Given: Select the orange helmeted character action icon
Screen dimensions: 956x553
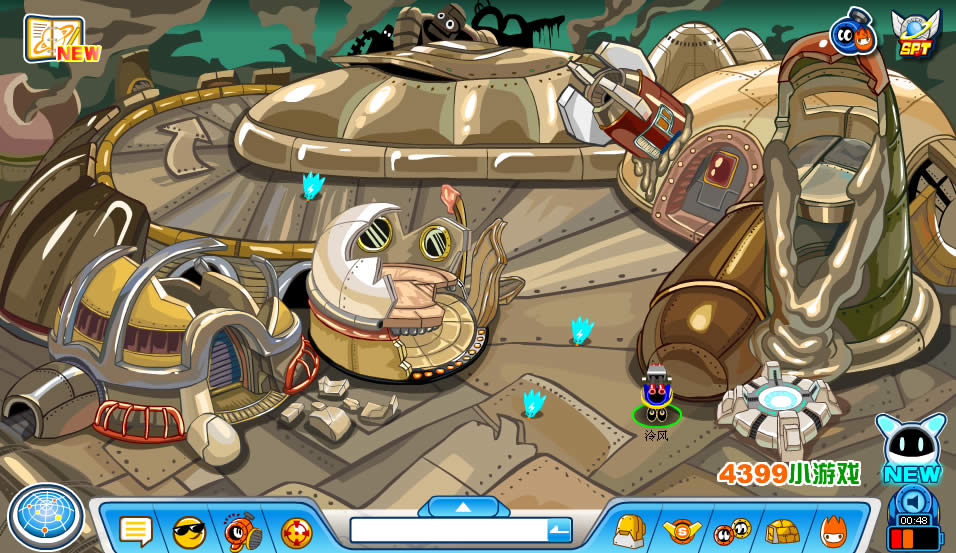Looking at the screenshot, I should (x=242, y=531).
